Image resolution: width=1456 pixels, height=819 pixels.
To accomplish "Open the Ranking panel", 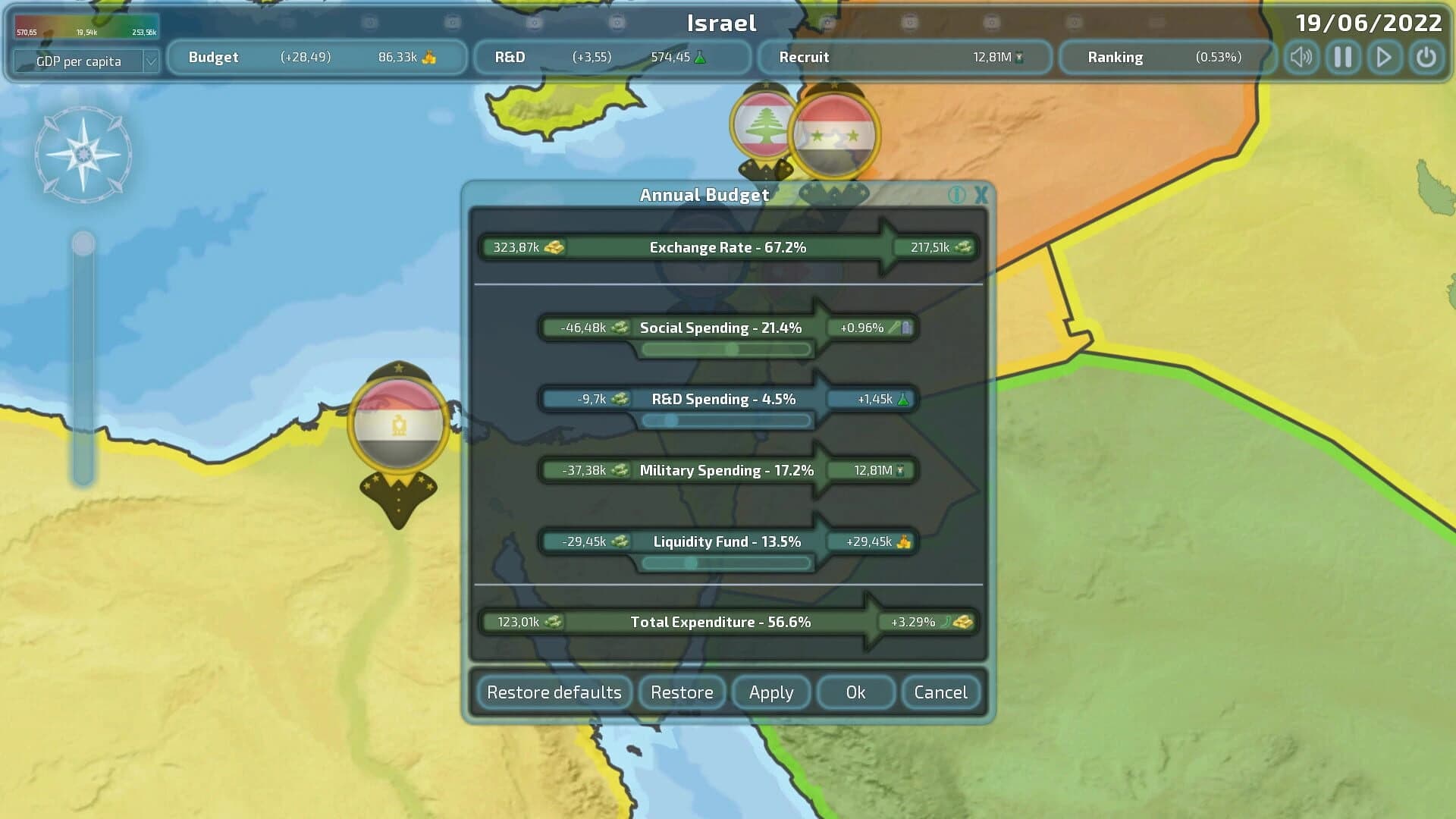I will pos(1168,57).
